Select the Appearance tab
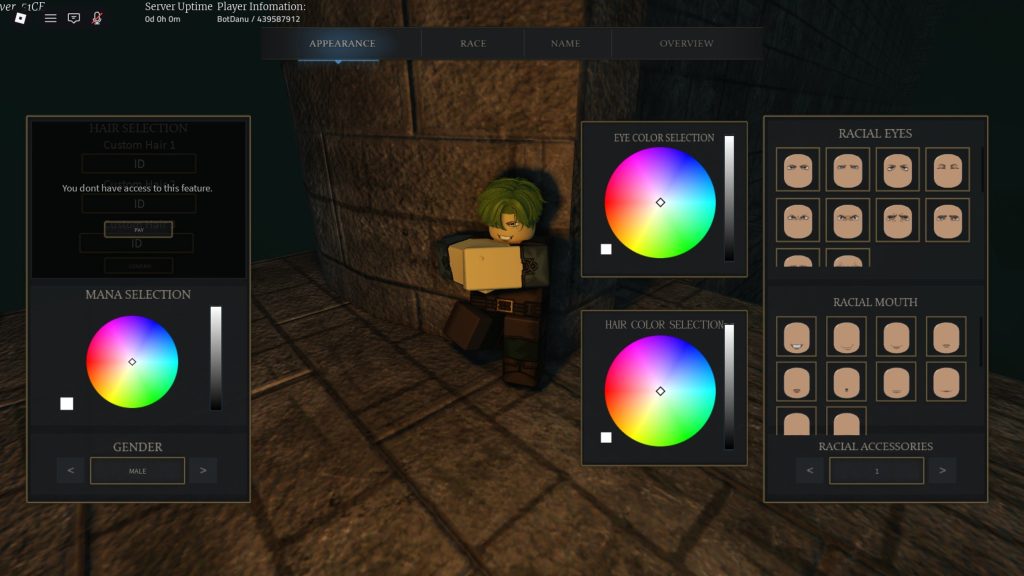This screenshot has width=1024, height=576. (x=342, y=44)
